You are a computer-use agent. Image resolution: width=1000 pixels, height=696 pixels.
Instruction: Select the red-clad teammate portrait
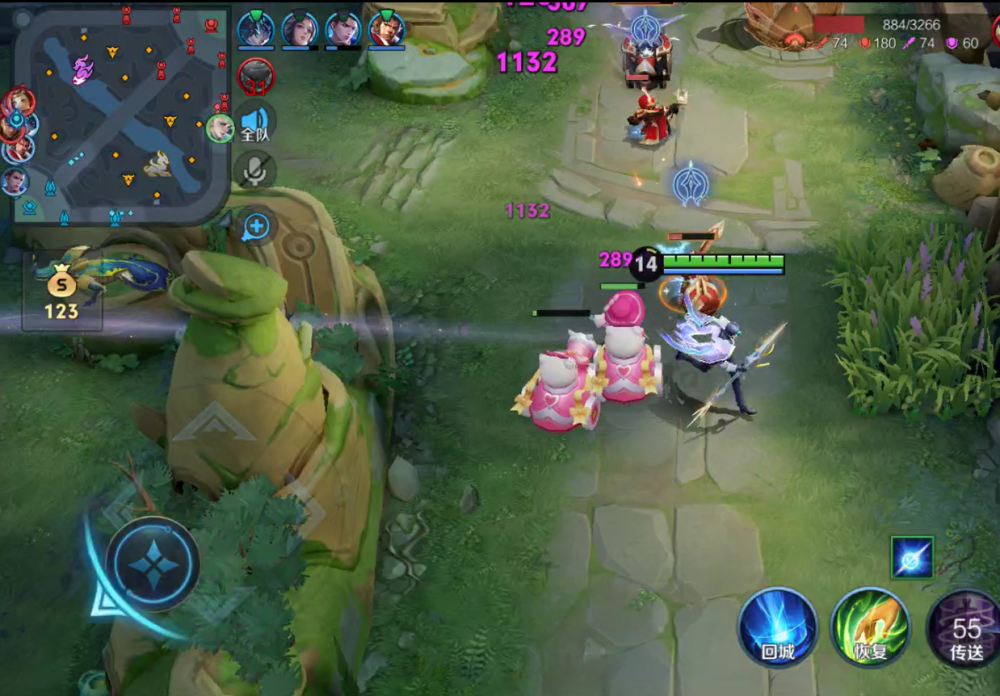[x=386, y=29]
